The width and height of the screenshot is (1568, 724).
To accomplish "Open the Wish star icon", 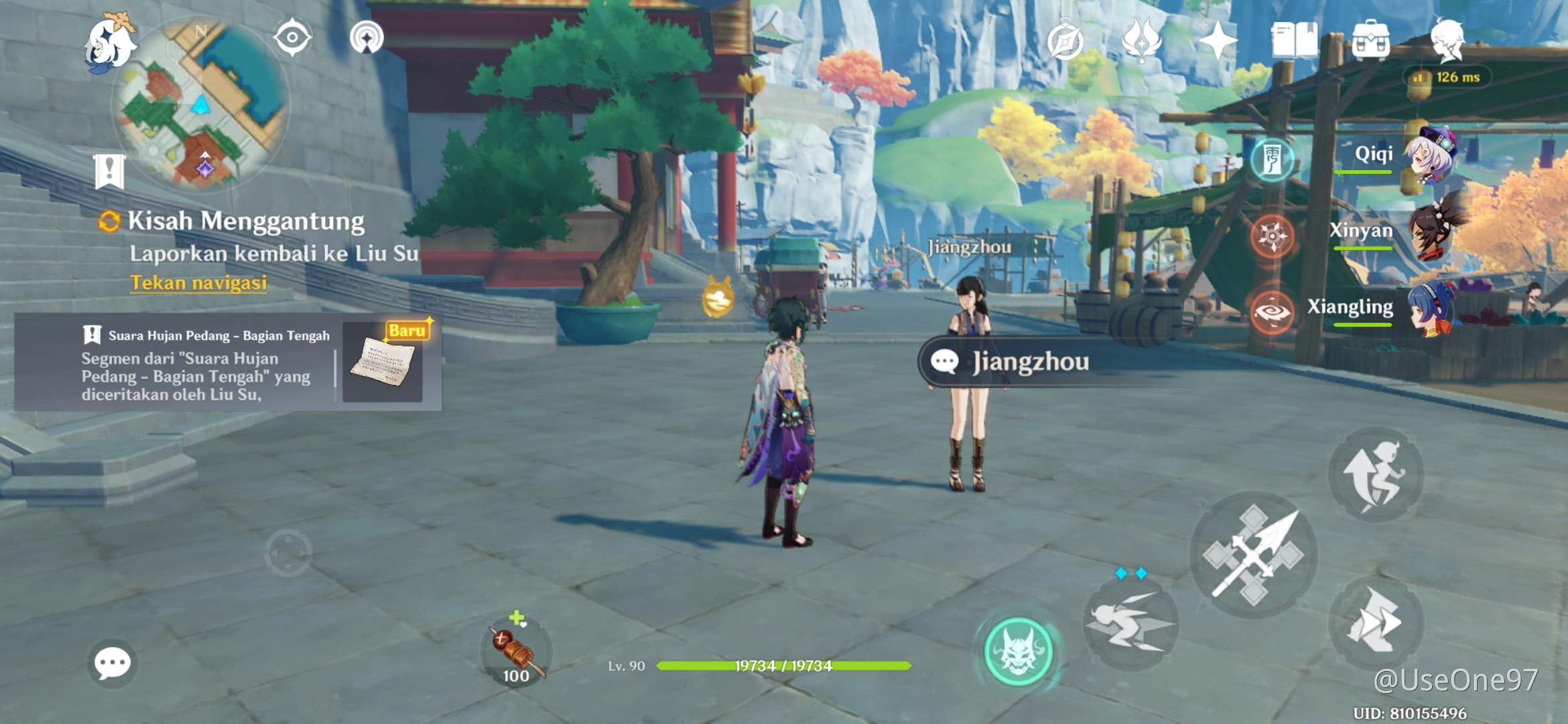I will [x=1217, y=40].
